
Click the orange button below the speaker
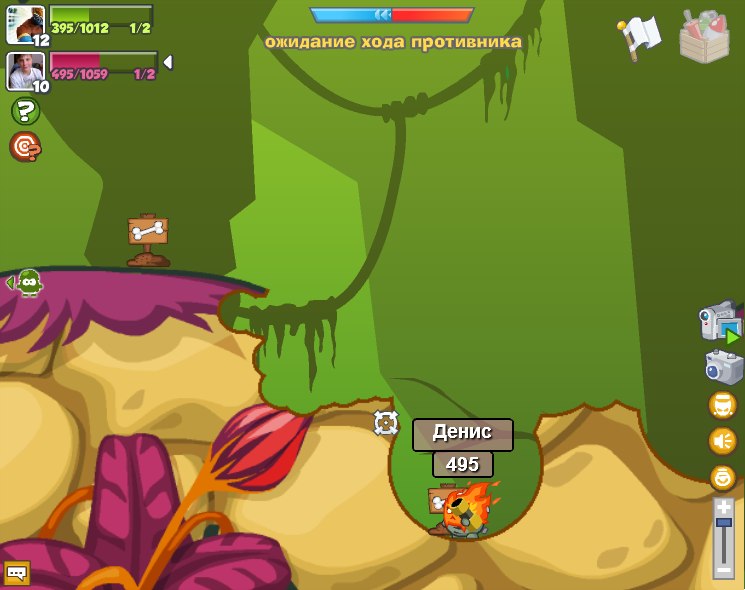click(x=722, y=477)
